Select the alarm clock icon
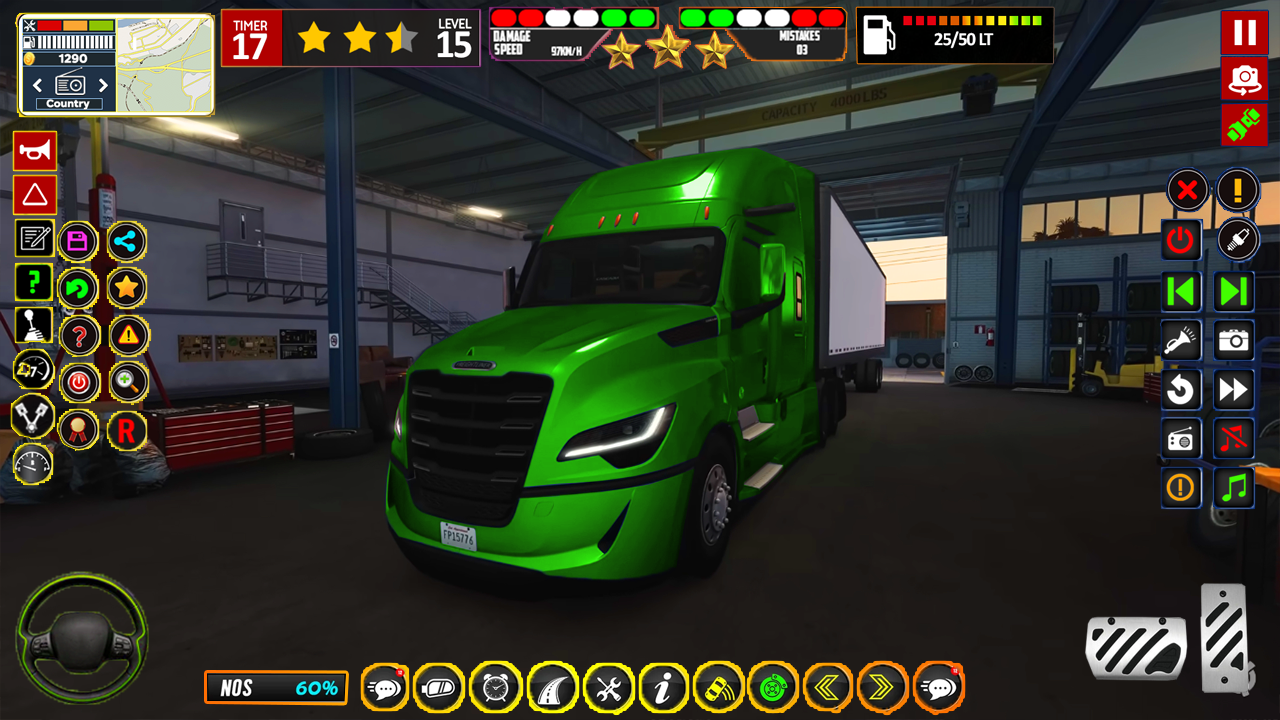The width and height of the screenshot is (1280, 720). coord(495,688)
